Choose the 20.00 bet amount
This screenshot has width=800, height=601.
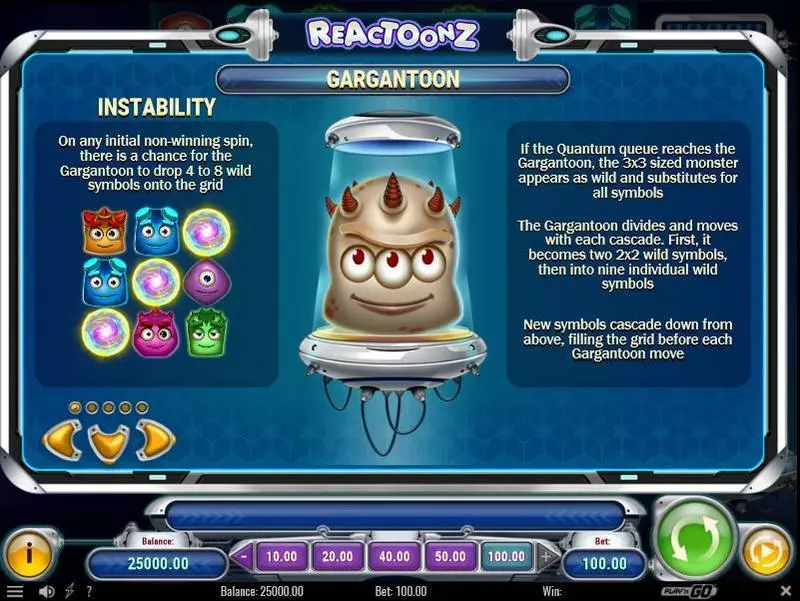click(x=337, y=556)
